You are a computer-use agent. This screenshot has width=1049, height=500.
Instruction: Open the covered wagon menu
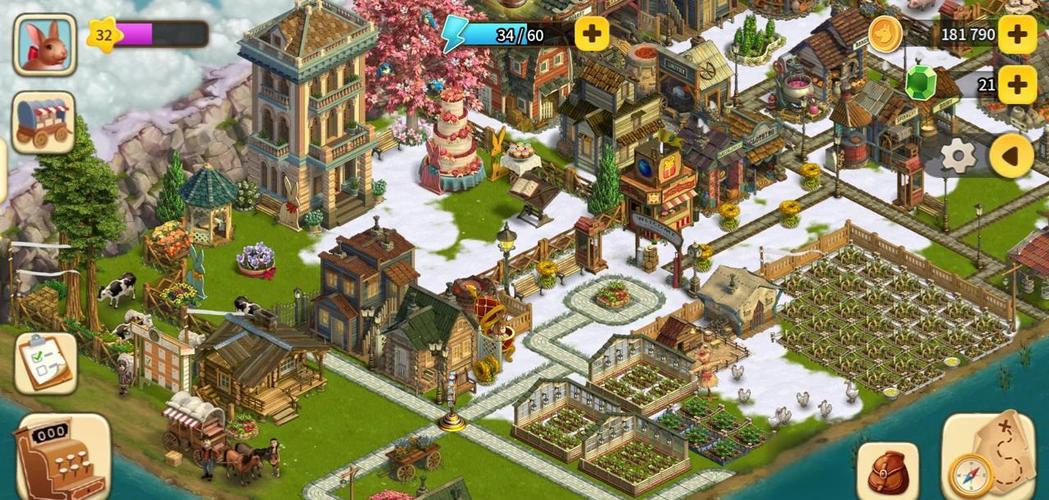click(x=44, y=123)
